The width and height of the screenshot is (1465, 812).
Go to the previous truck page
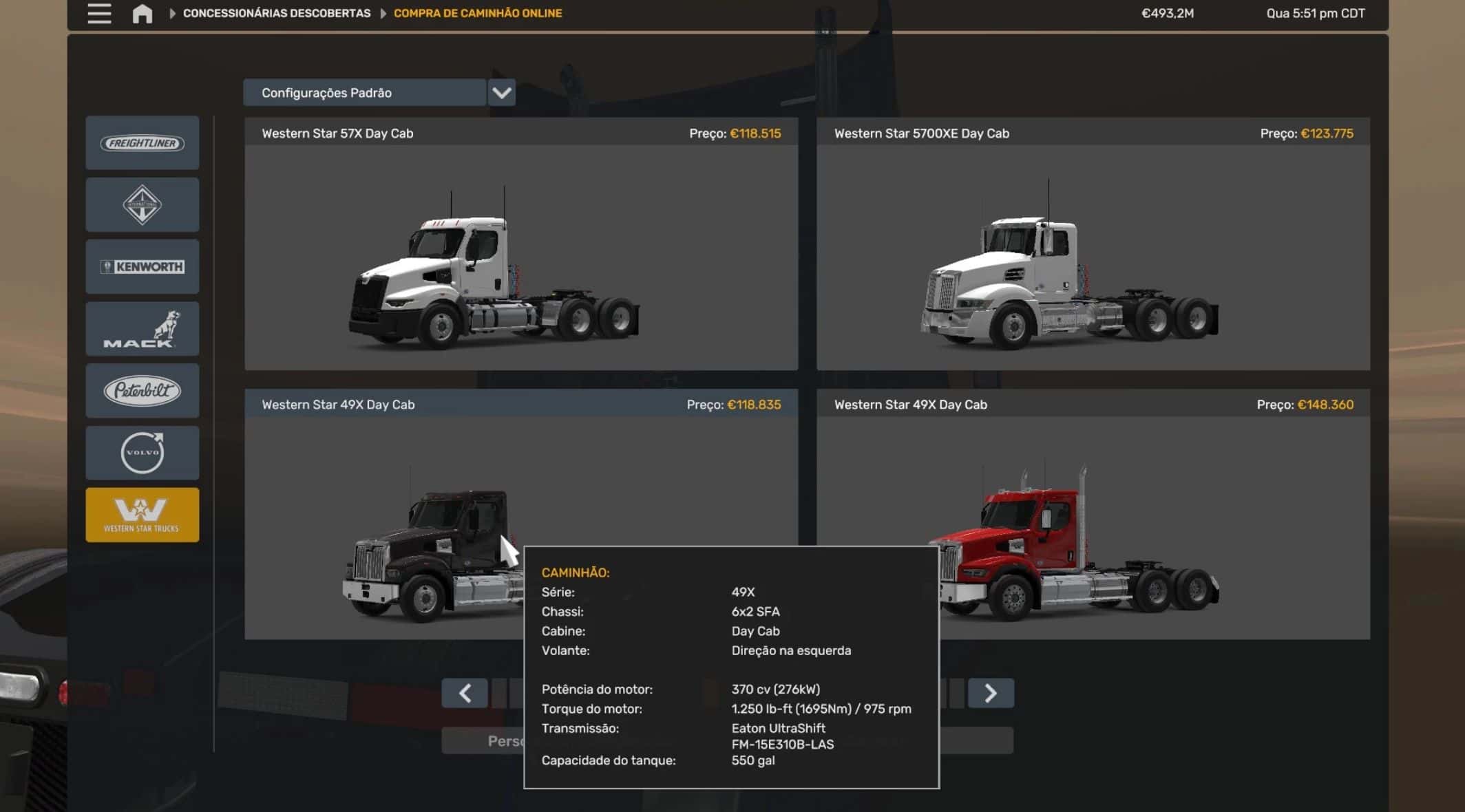point(465,693)
